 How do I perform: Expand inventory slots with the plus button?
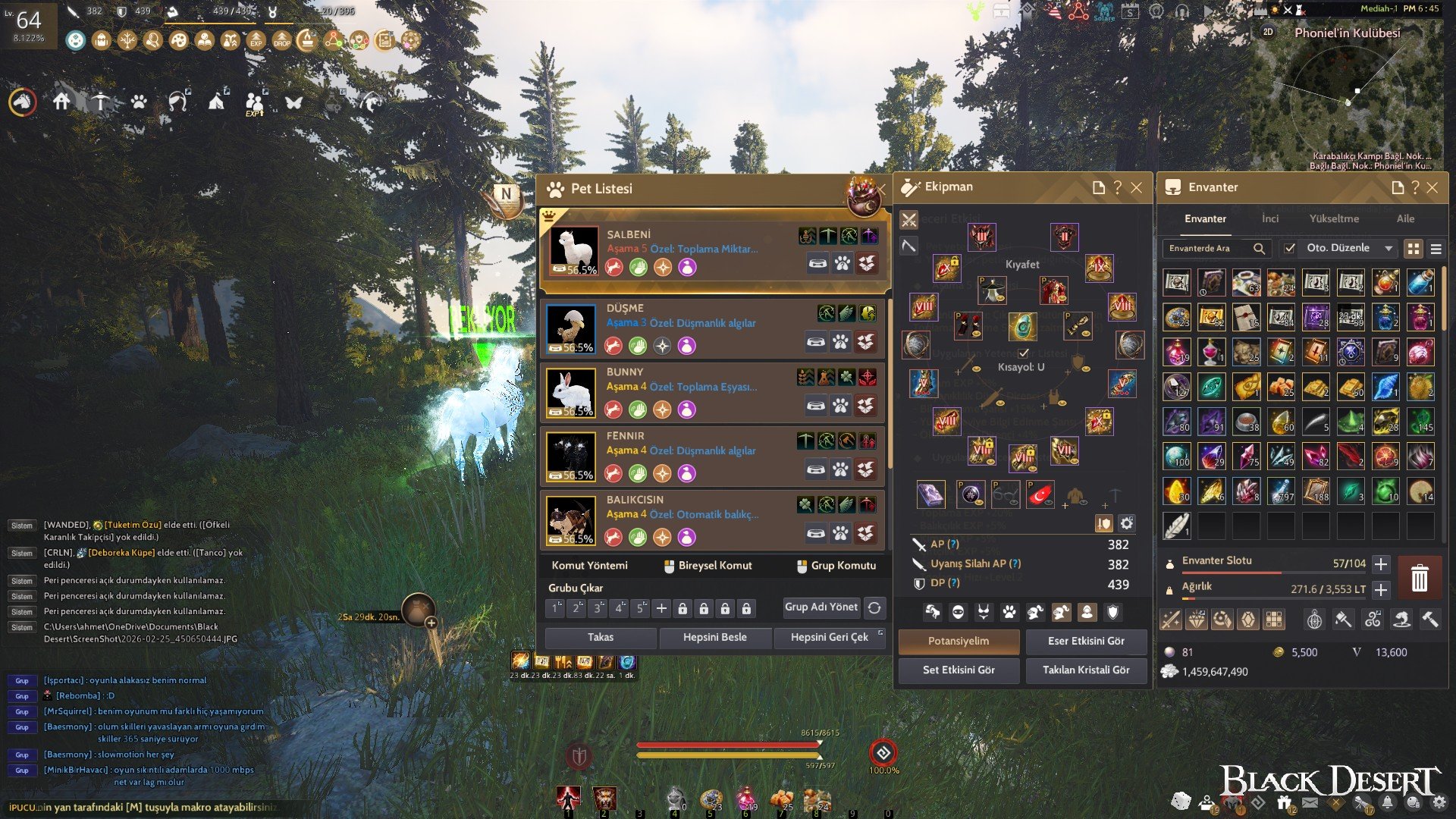click(1382, 564)
